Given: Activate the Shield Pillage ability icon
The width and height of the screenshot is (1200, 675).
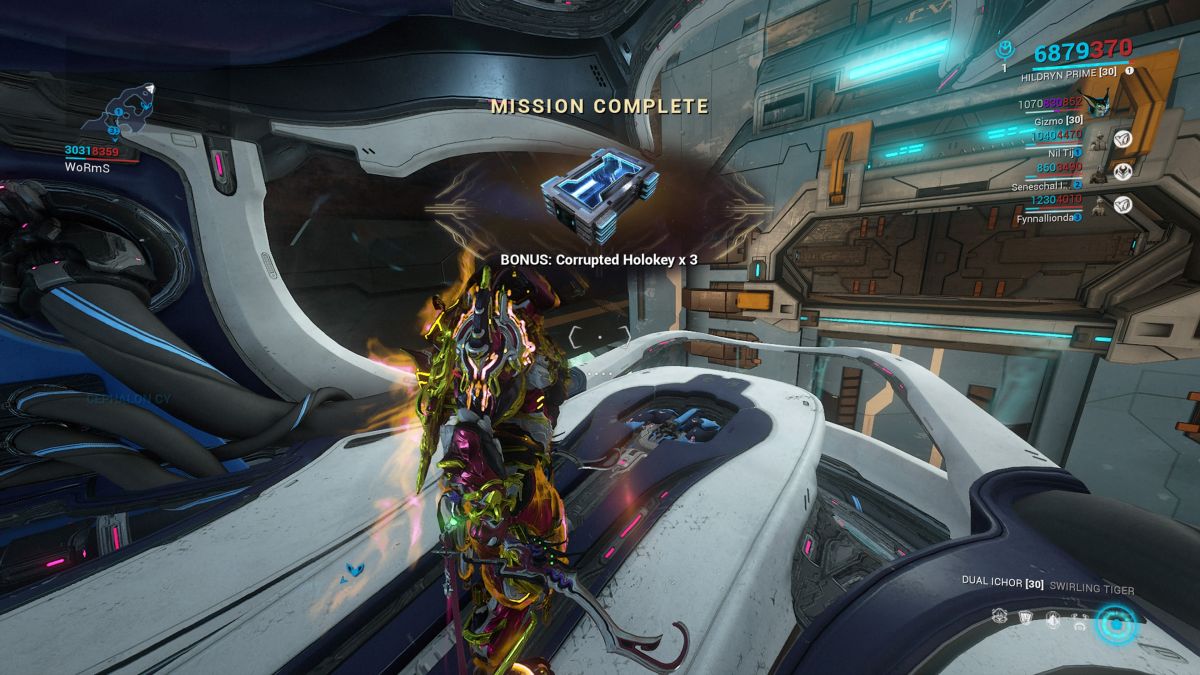Looking at the screenshot, I should tap(1025, 617).
